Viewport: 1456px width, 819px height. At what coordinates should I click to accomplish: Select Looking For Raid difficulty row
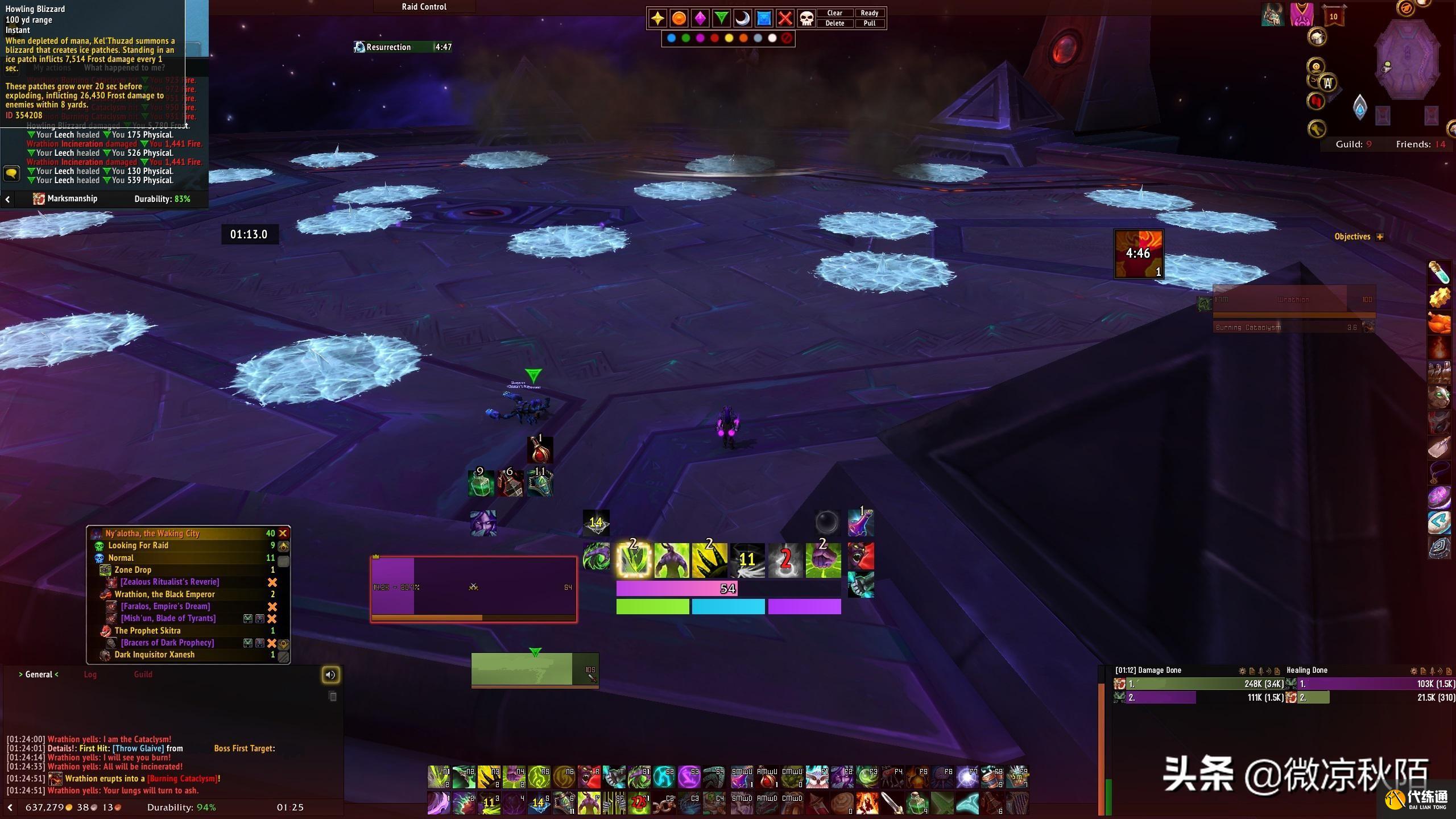[138, 545]
